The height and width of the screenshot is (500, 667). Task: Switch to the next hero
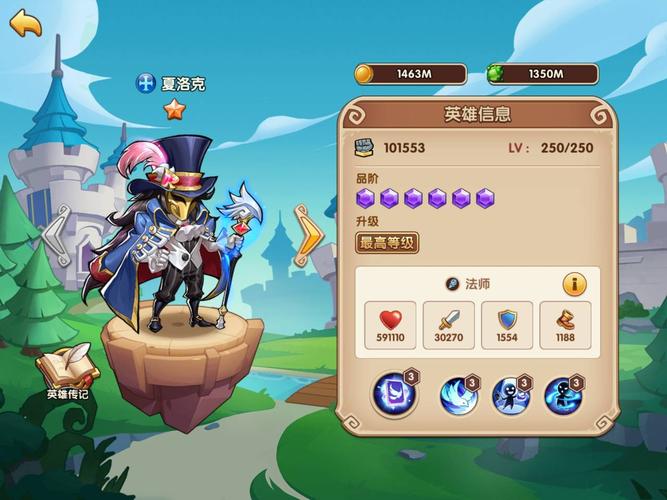[308, 234]
